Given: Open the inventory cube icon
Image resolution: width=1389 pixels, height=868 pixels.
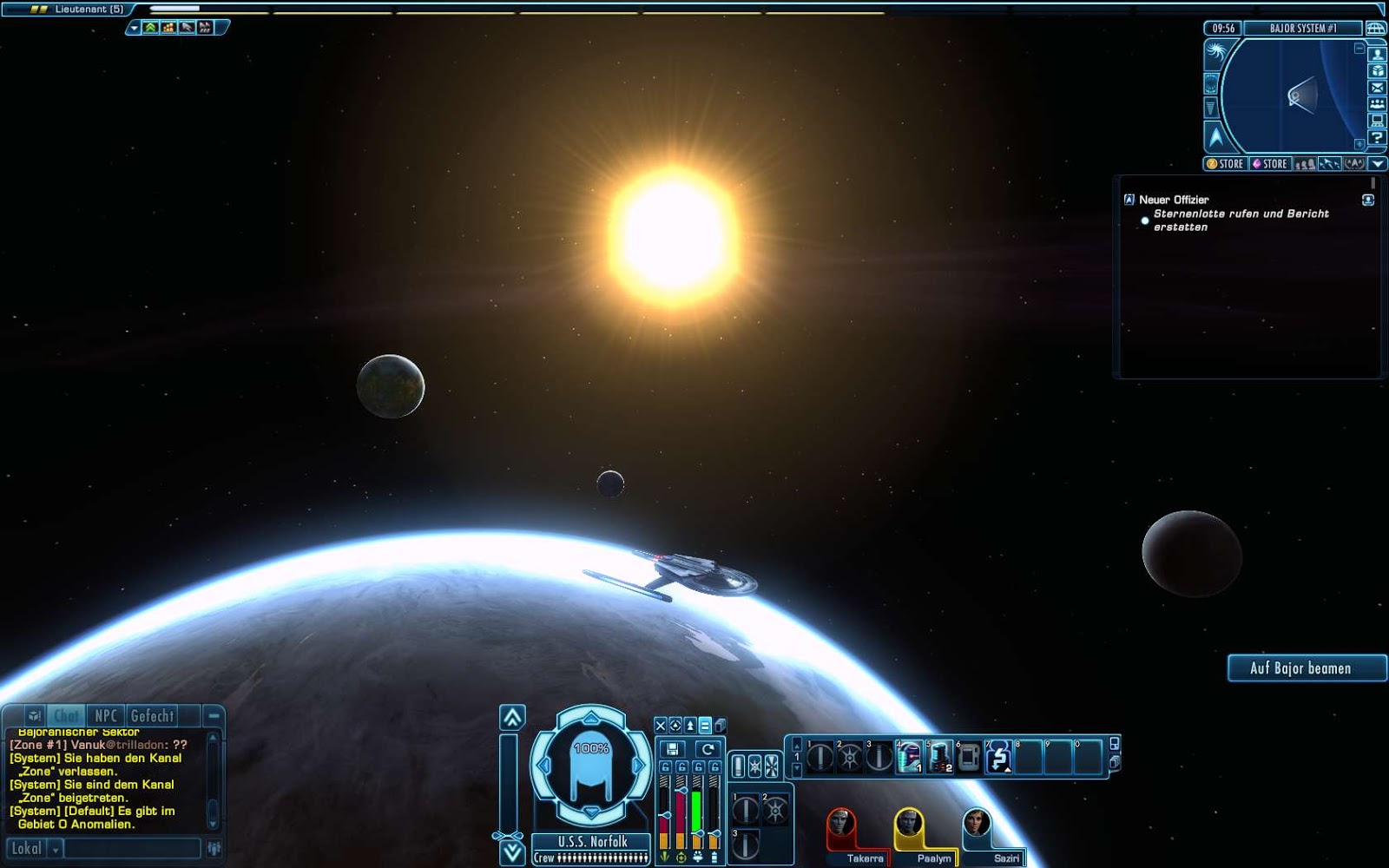Looking at the screenshot, I should [1378, 71].
